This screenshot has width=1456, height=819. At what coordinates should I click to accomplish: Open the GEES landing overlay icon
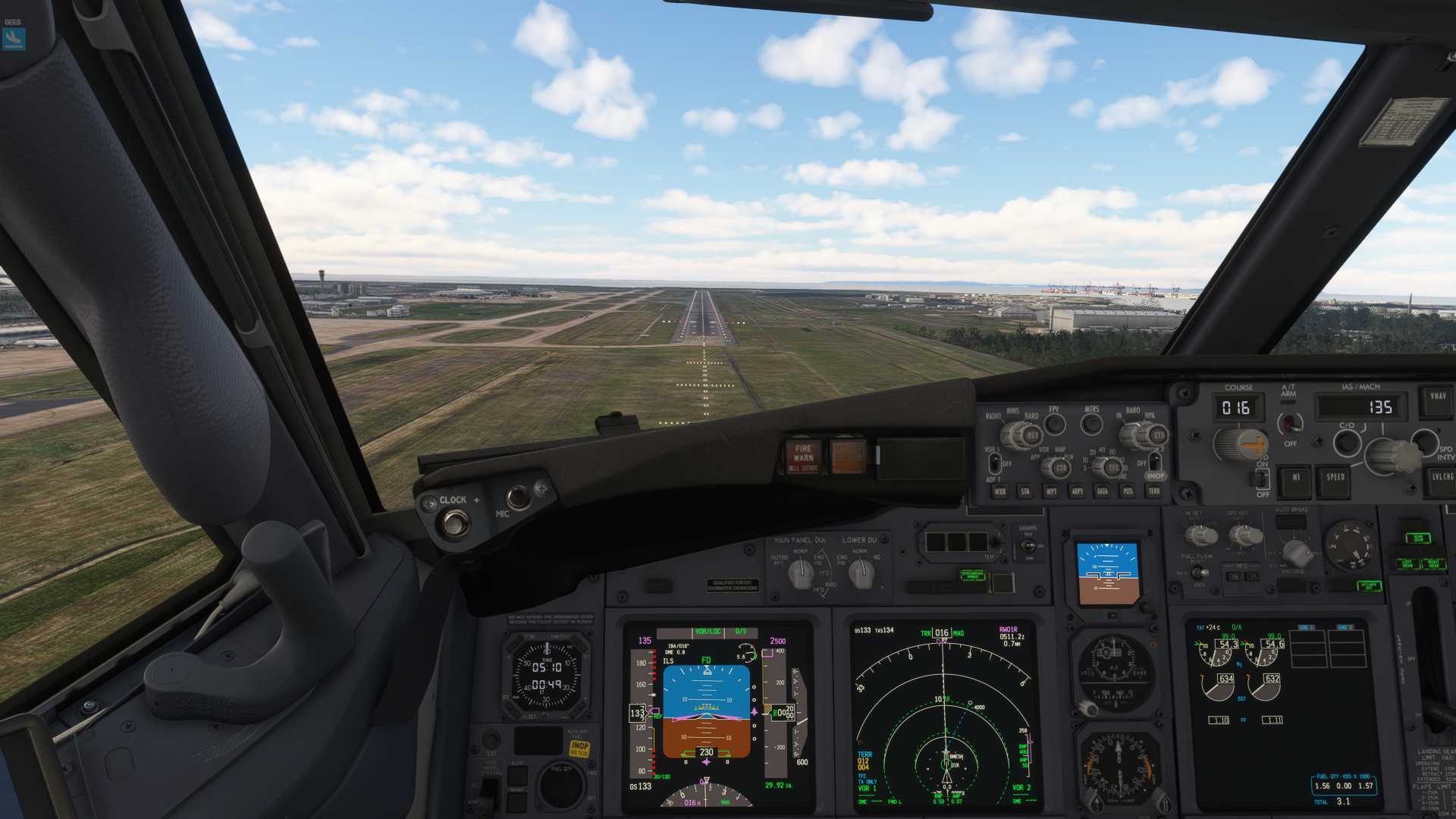coord(14,38)
